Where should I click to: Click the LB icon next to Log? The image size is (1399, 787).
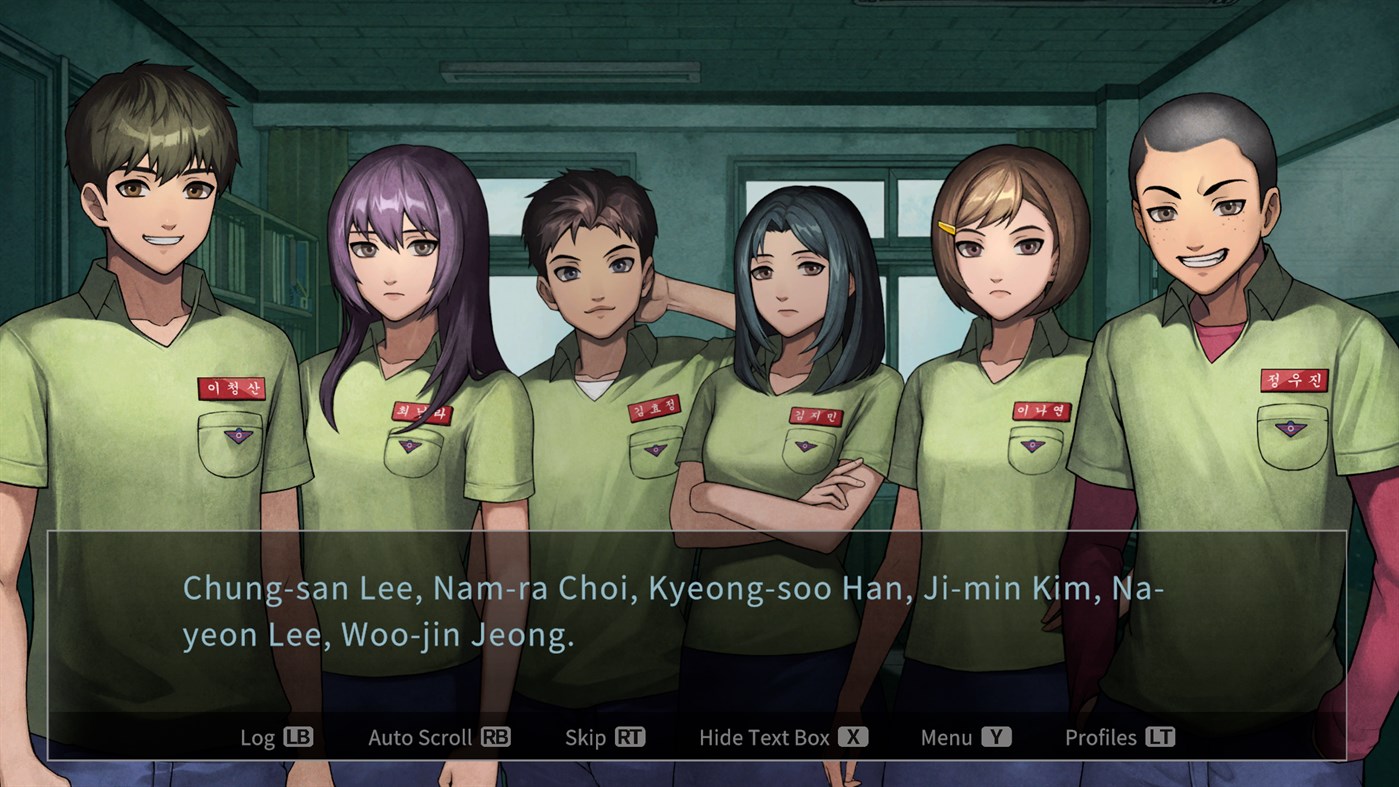point(299,737)
